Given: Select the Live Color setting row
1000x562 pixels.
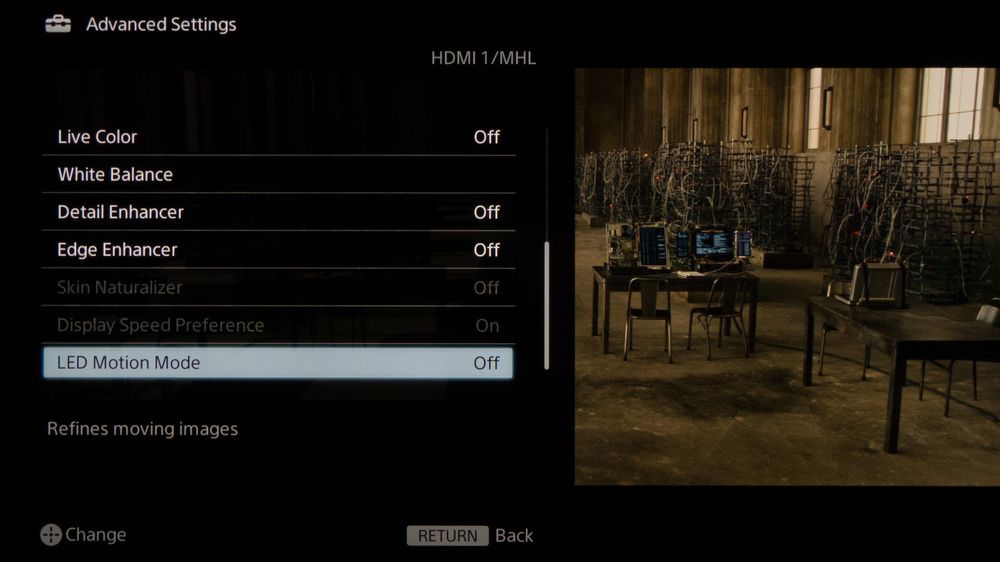Looking at the screenshot, I should tap(278, 137).
